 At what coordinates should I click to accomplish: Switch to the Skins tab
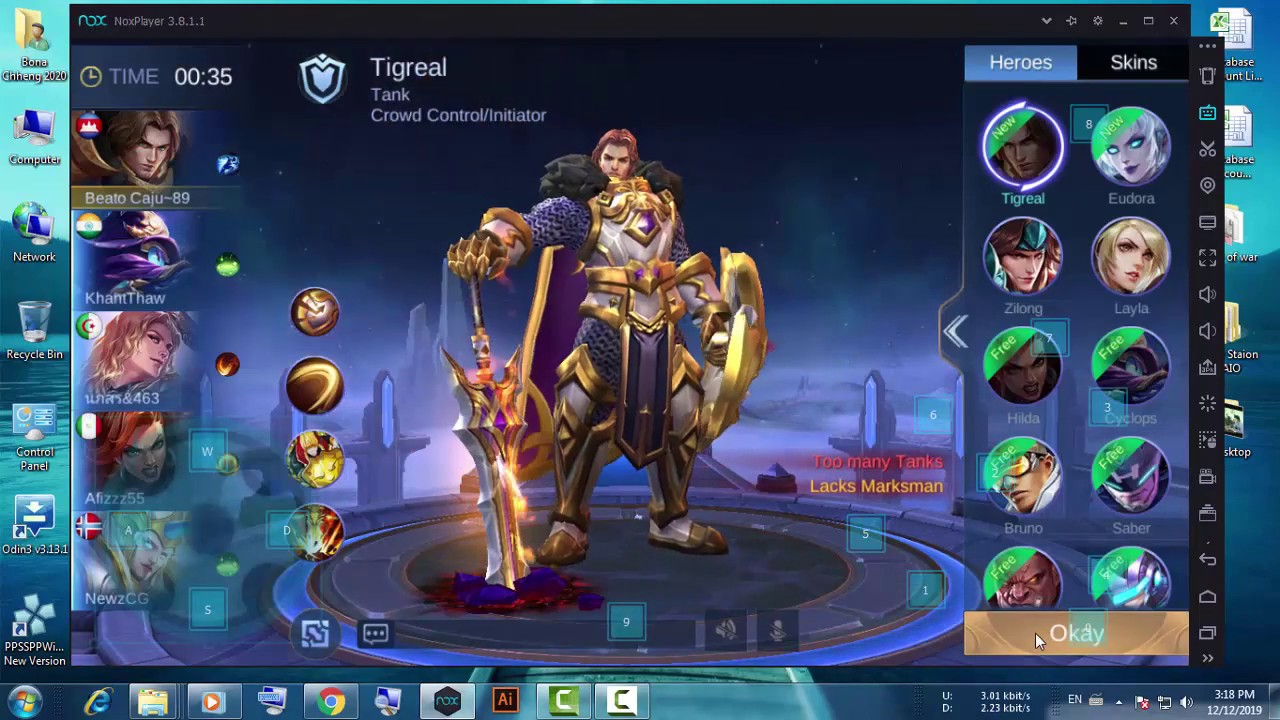tap(1133, 63)
